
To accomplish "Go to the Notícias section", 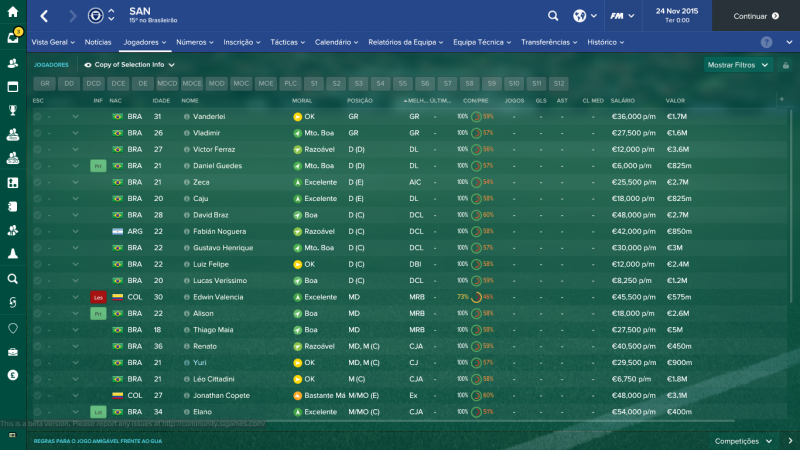I will pos(98,43).
